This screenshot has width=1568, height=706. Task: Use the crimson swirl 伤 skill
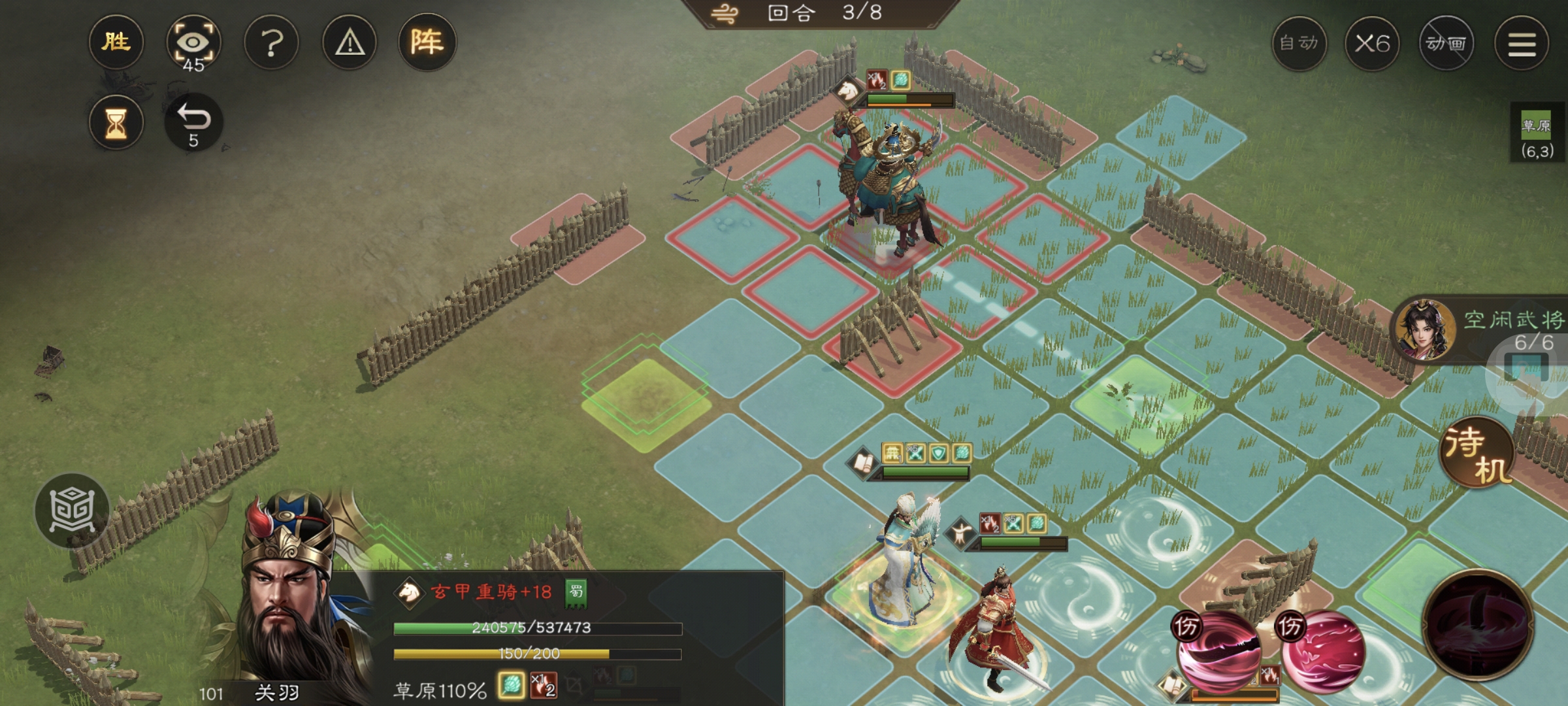click(x=1324, y=650)
